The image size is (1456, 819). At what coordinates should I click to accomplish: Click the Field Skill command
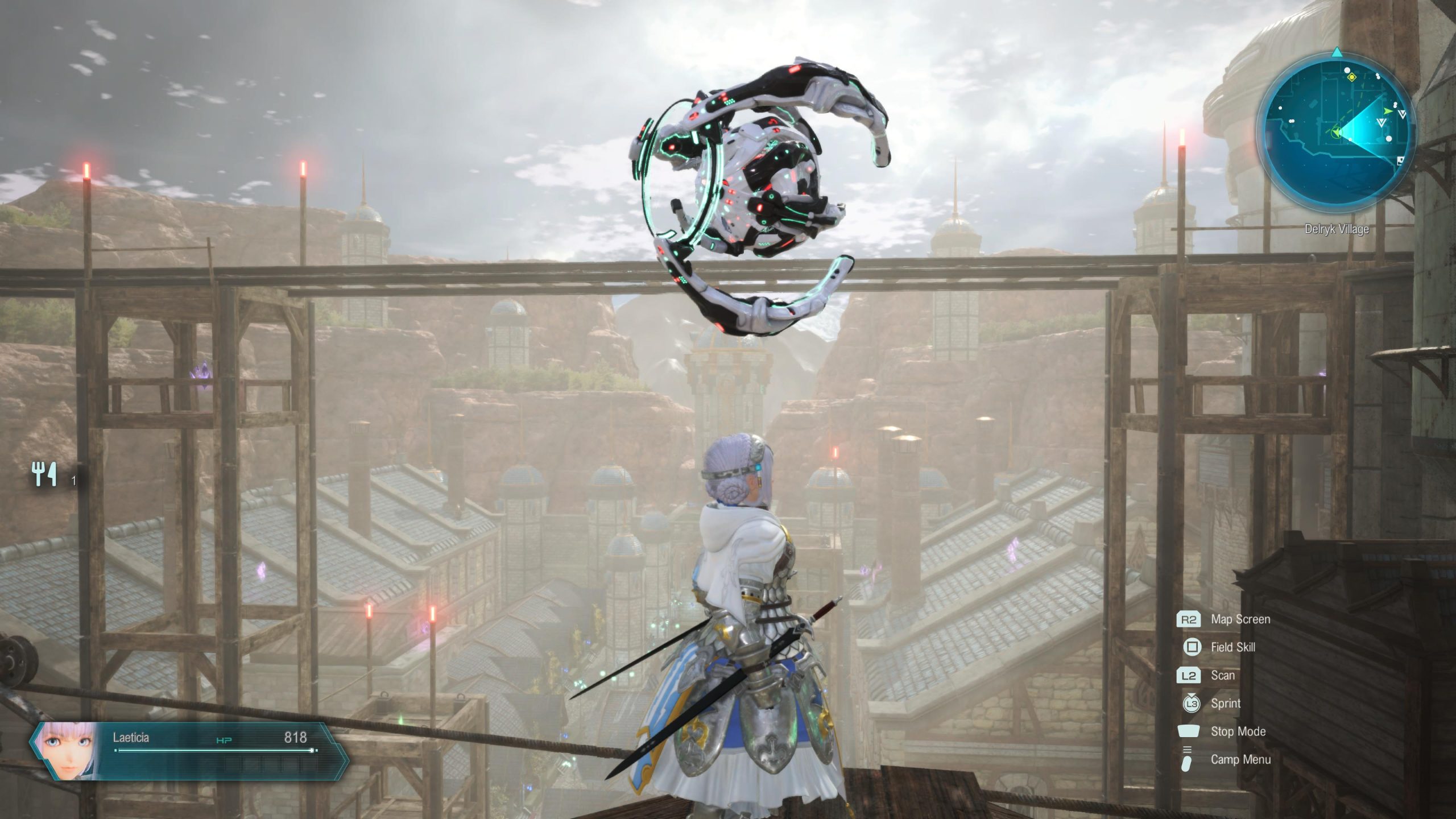1234,647
